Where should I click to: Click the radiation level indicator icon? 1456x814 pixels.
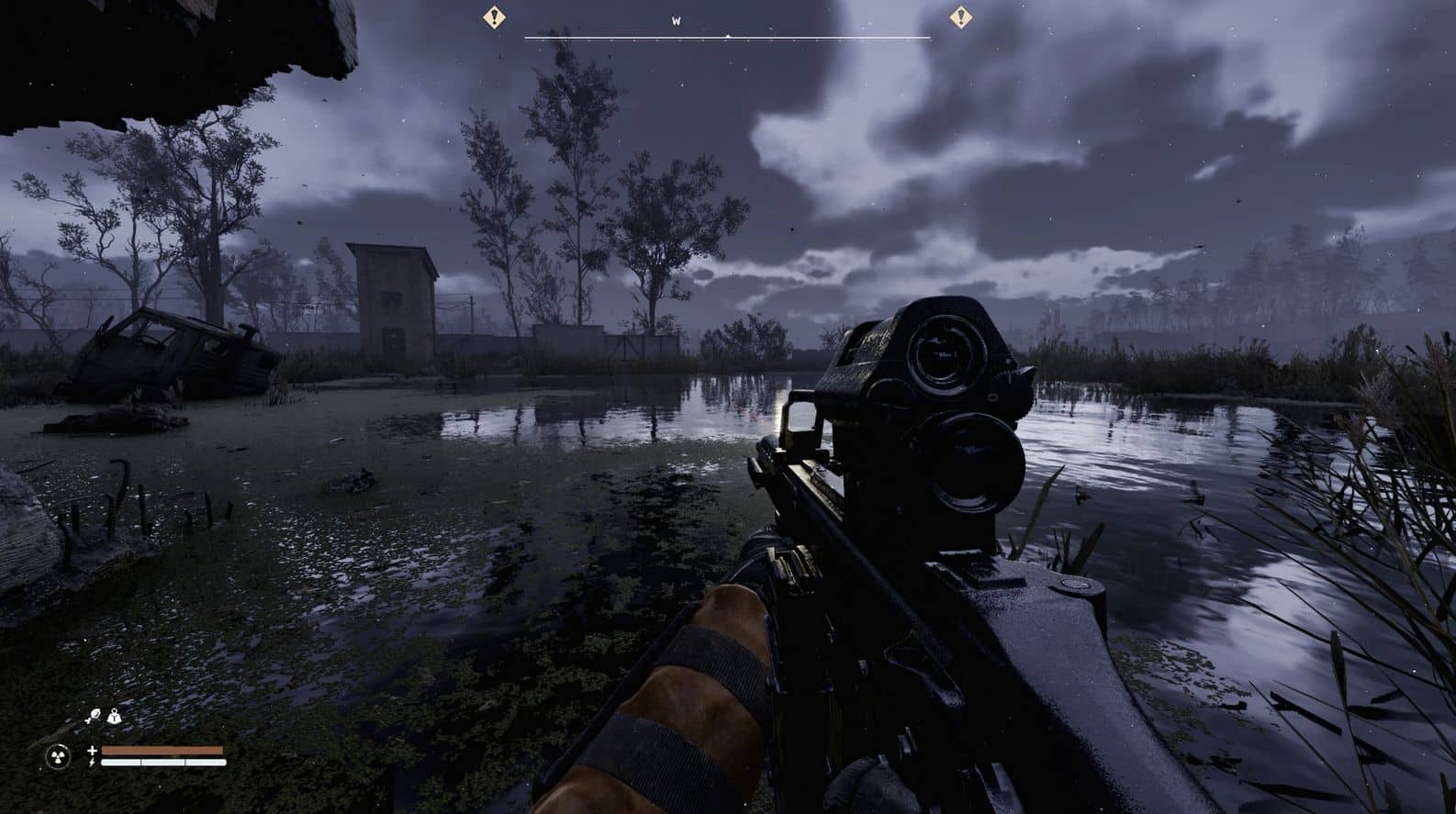coord(57,757)
